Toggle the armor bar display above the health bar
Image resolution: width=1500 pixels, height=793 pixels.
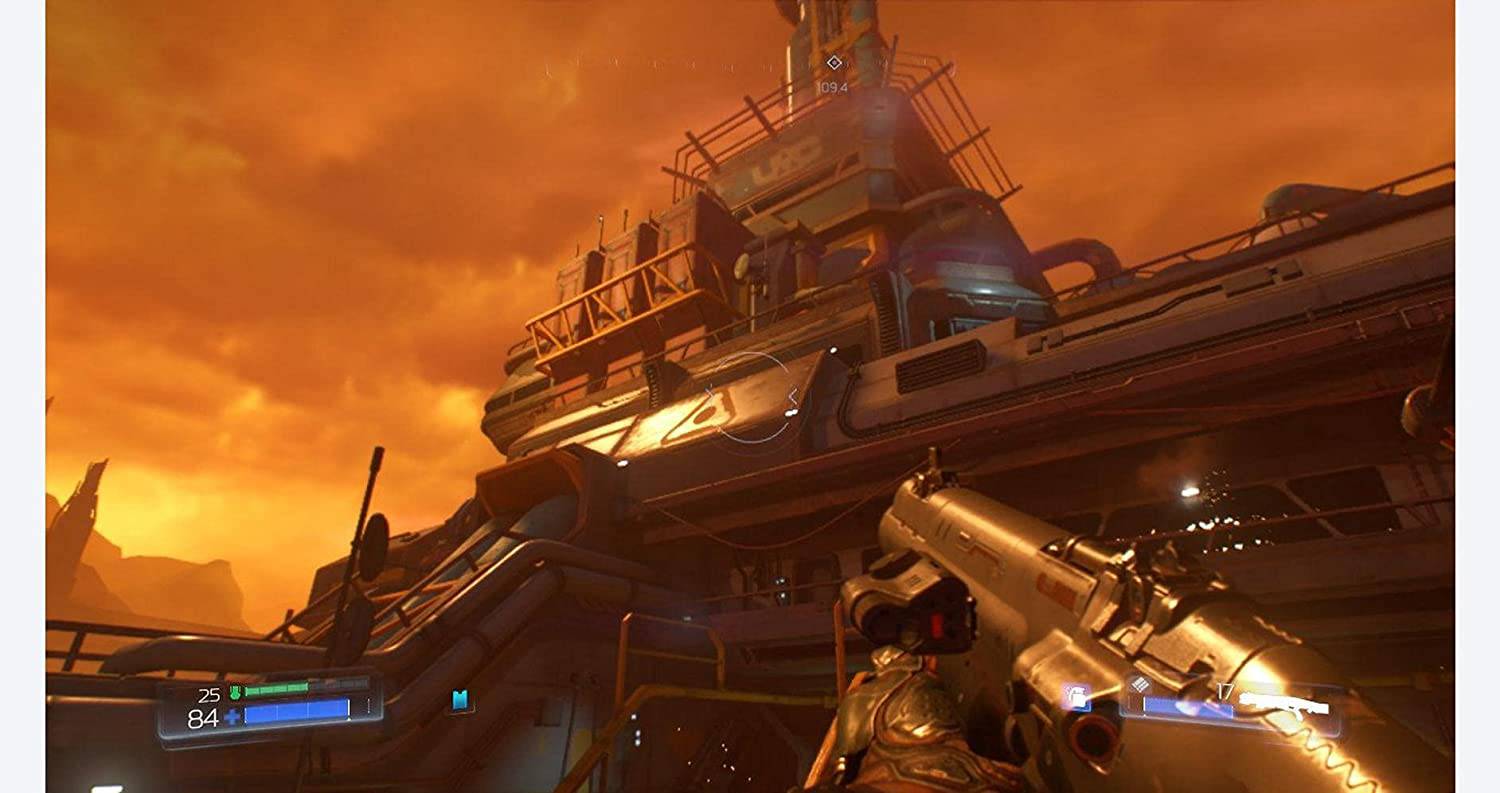276,691
